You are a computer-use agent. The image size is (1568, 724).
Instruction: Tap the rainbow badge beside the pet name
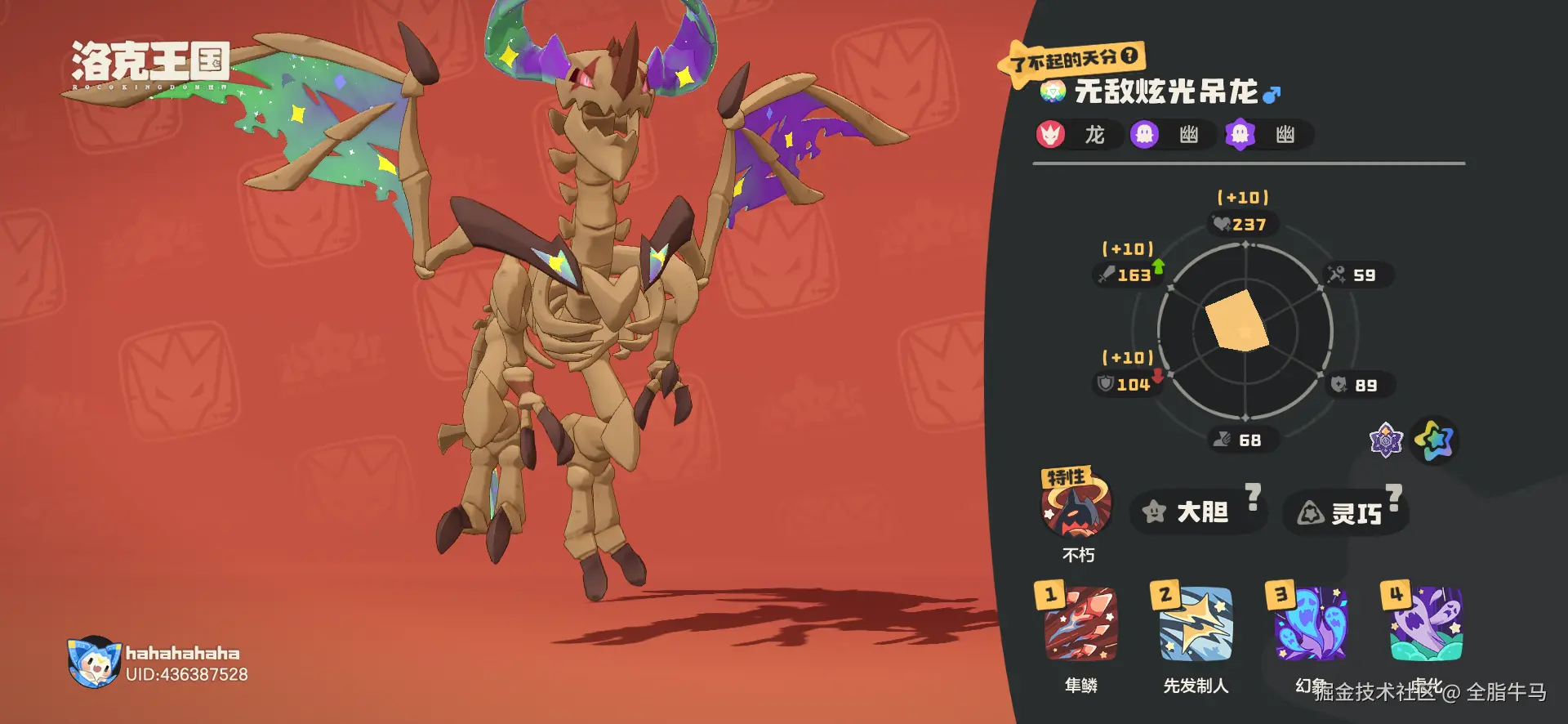click(x=1053, y=92)
